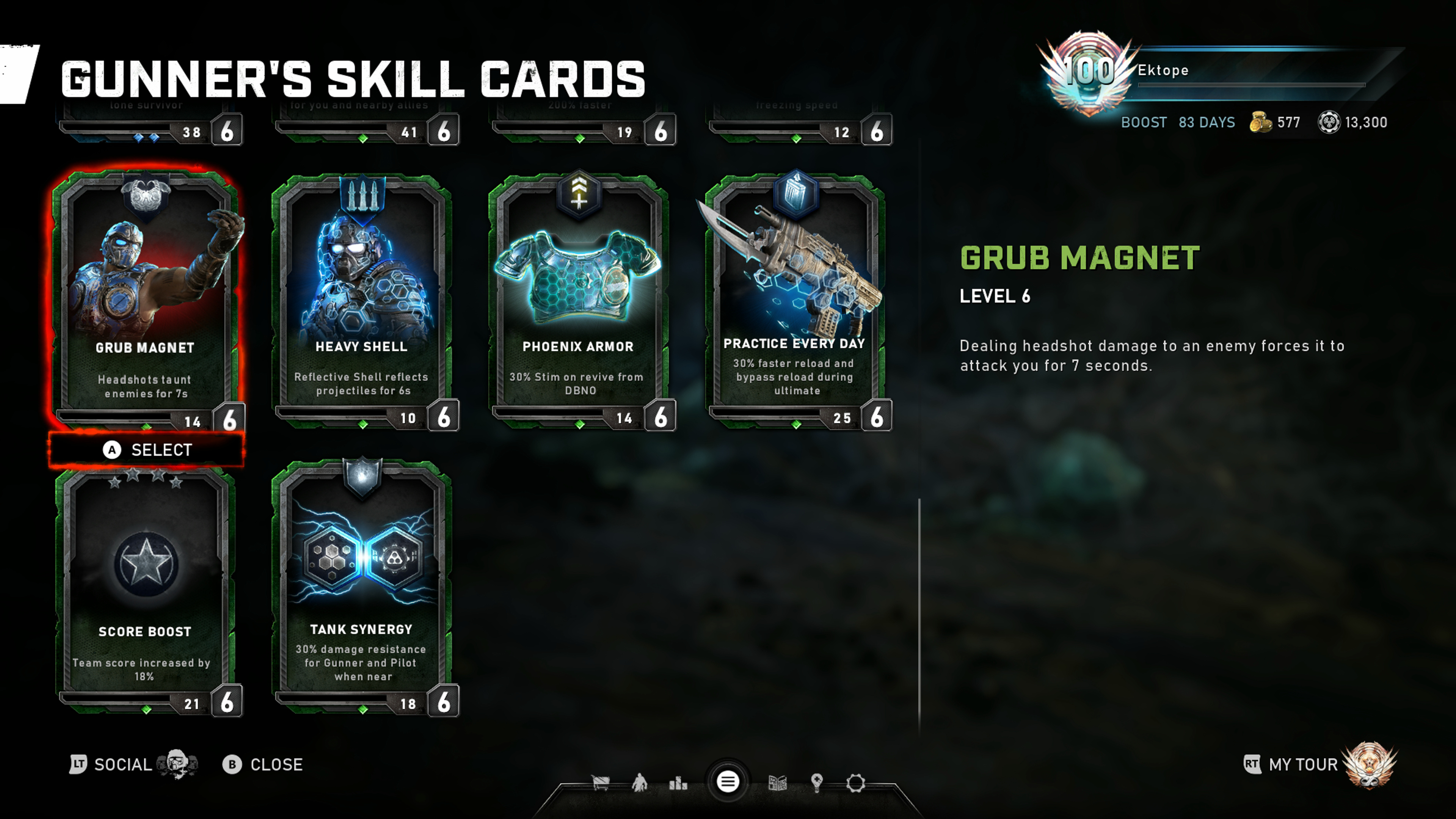The image size is (1456, 819).
Task: Select the Grub Magnet skill card
Action: point(146,300)
